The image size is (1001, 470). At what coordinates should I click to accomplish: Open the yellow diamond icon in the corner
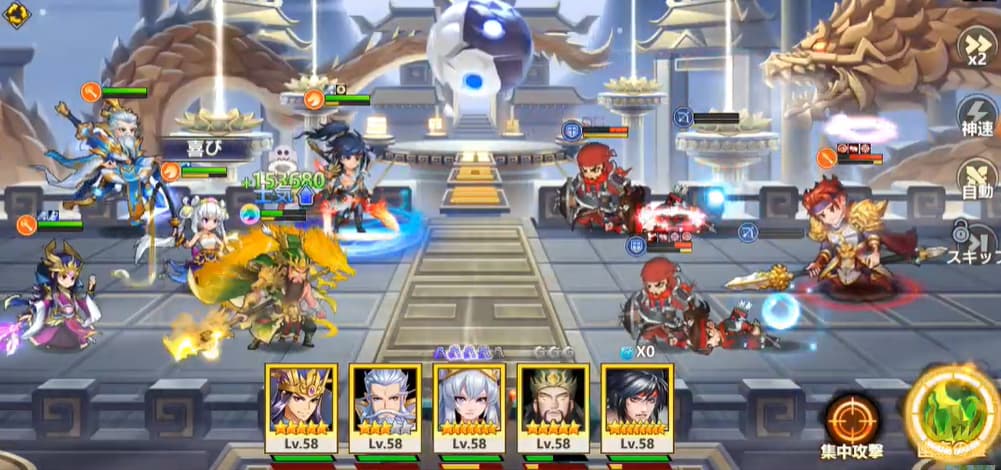click(17, 15)
